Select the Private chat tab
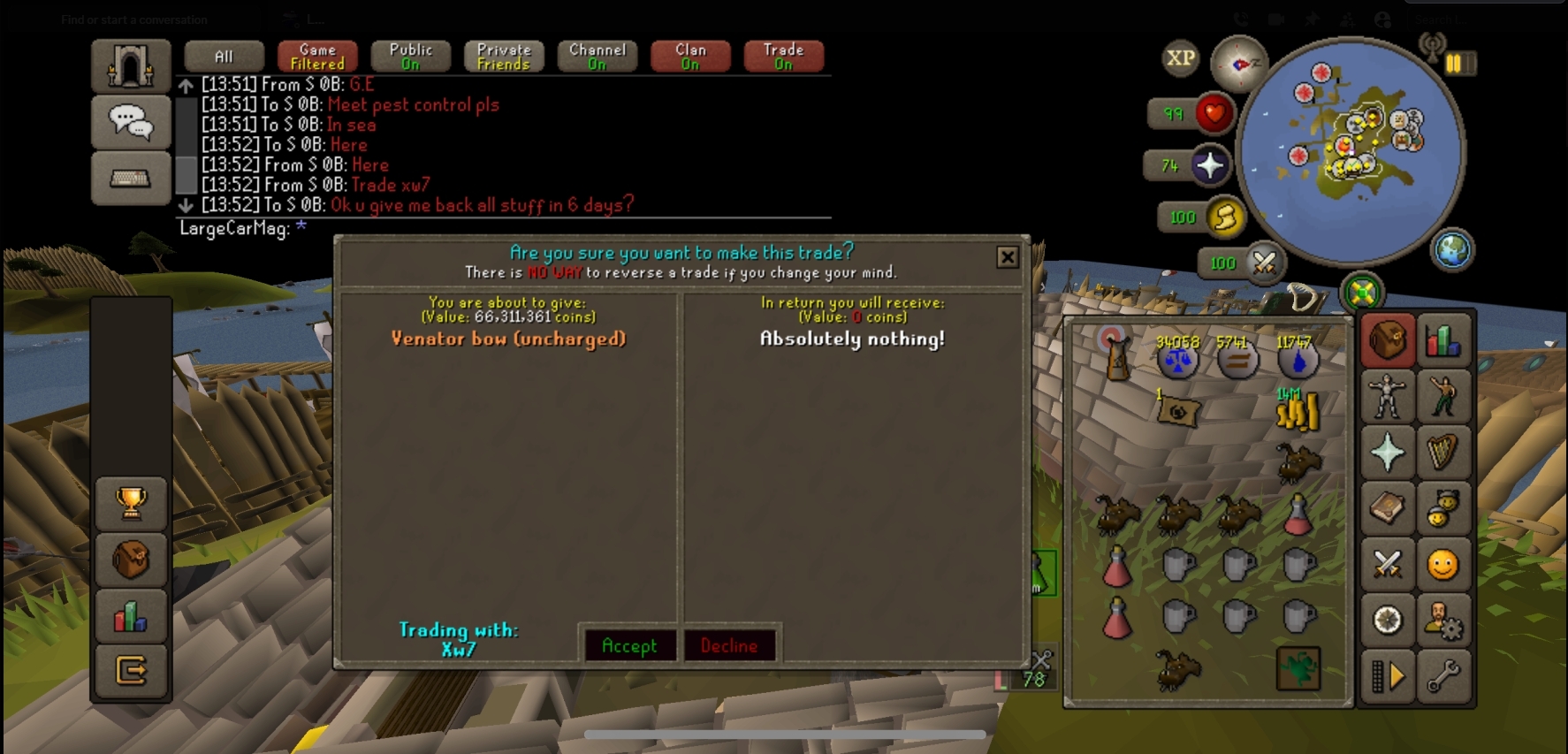 (x=504, y=57)
